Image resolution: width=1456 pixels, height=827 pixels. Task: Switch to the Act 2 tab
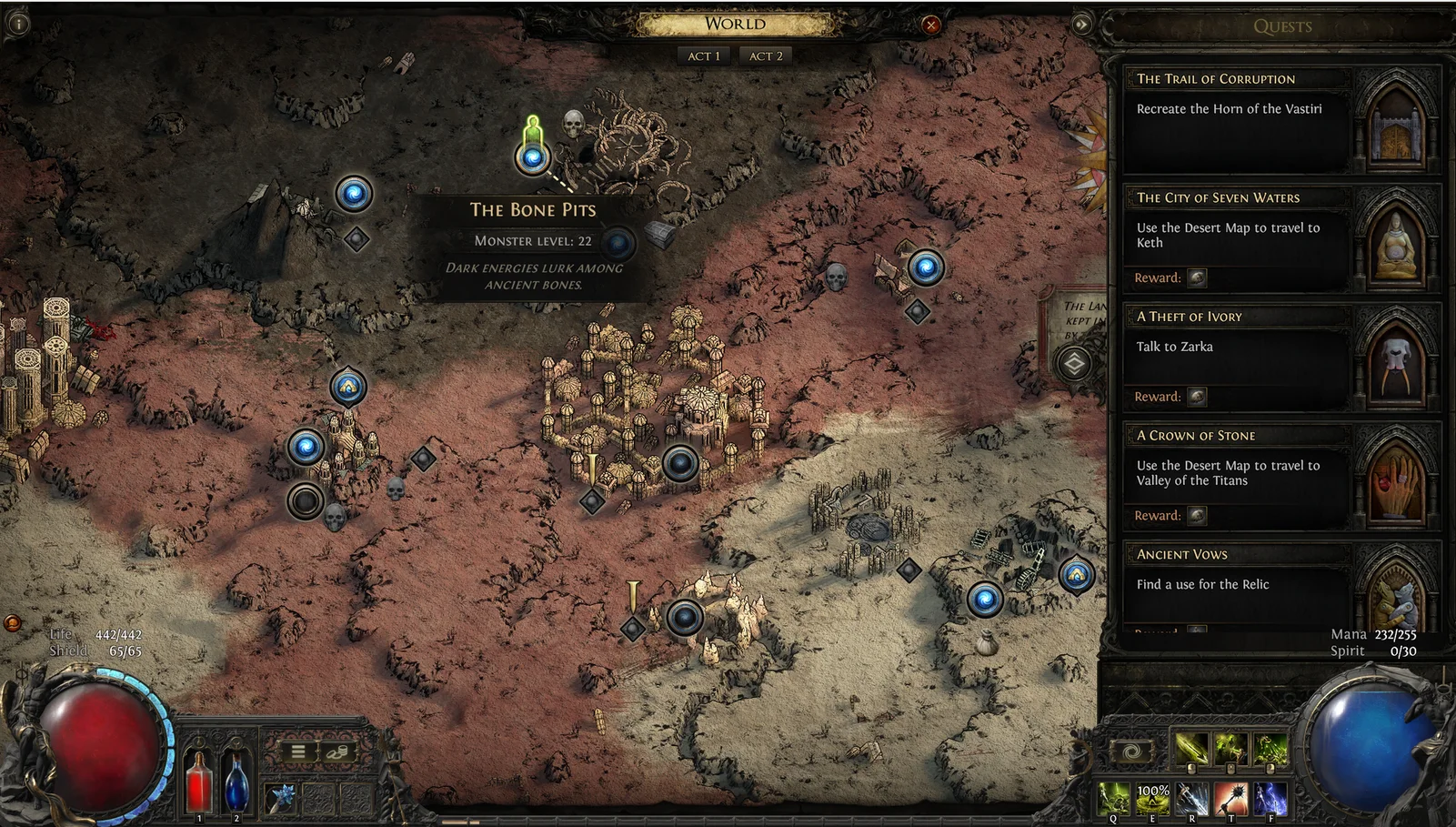click(766, 56)
